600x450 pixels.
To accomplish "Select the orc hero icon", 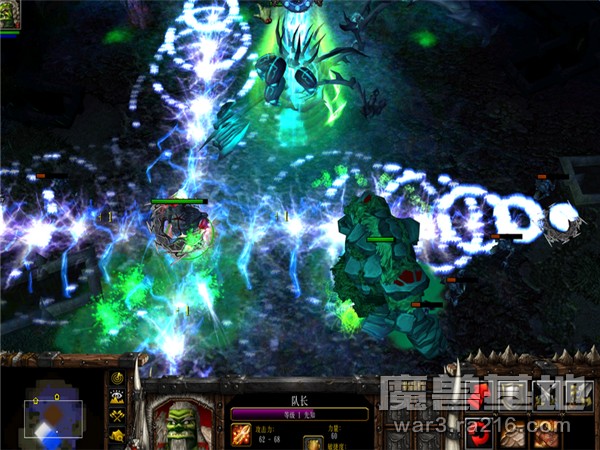I will point(11,15).
